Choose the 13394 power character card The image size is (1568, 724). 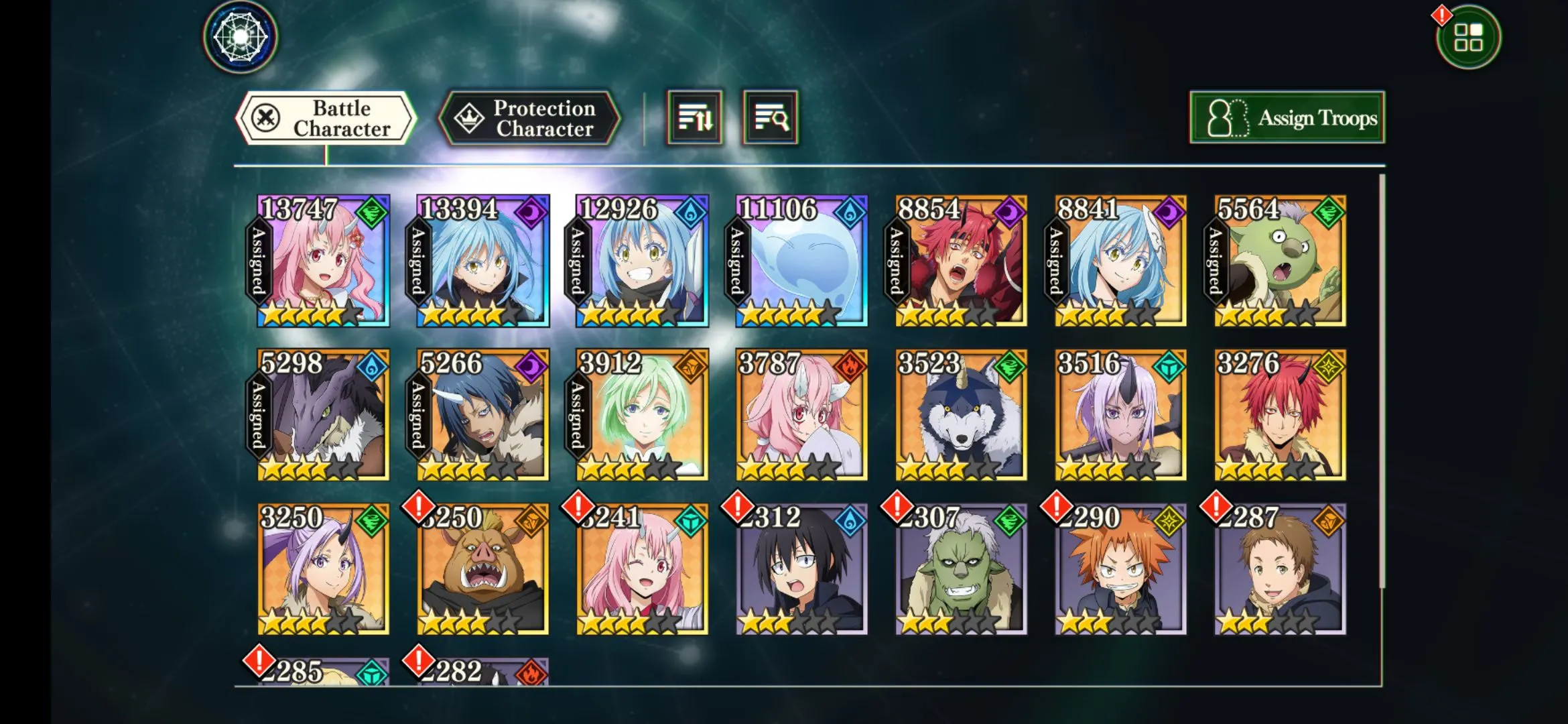(x=483, y=261)
